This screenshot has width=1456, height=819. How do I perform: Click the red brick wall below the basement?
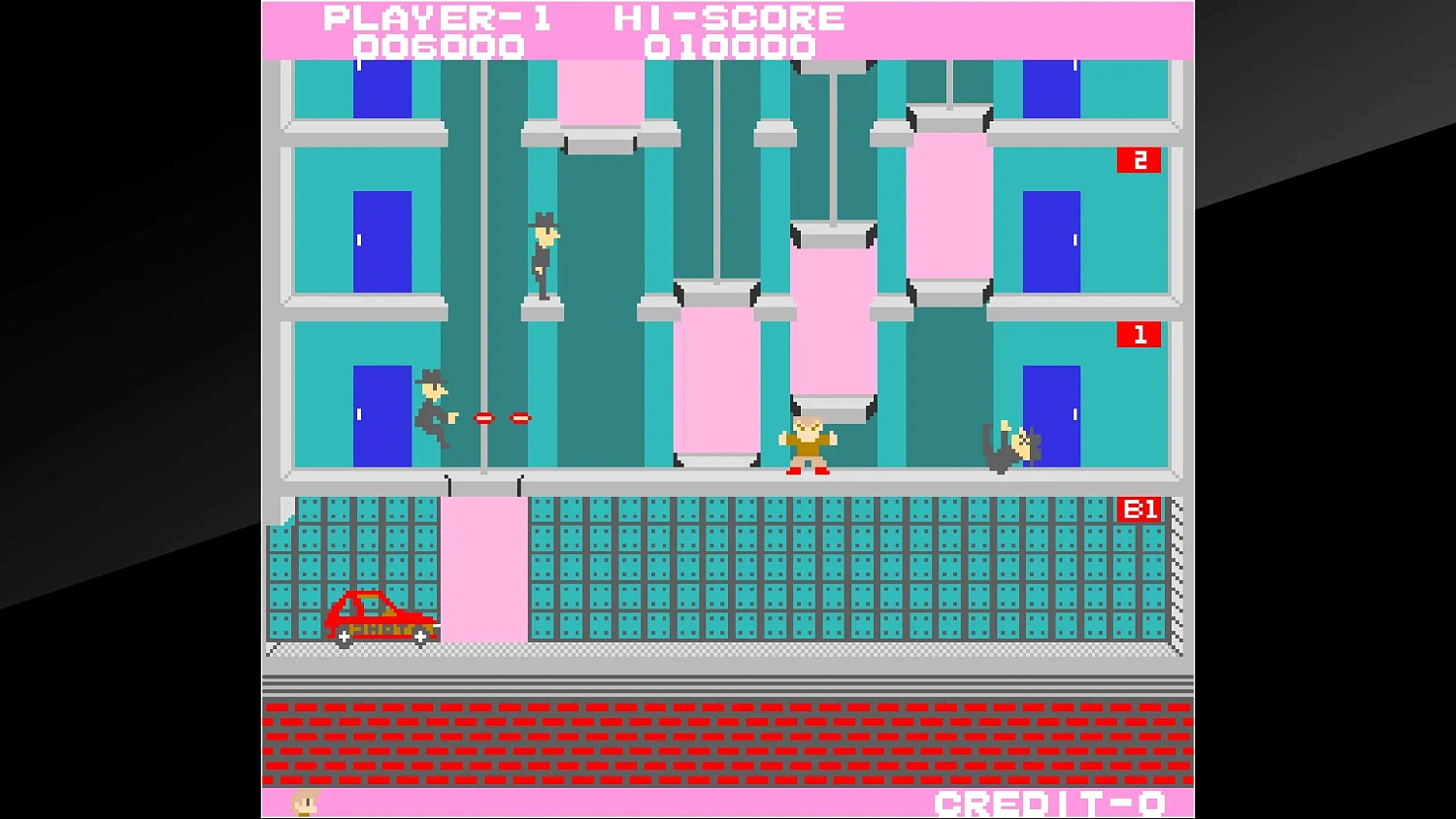pyautogui.click(x=728, y=742)
